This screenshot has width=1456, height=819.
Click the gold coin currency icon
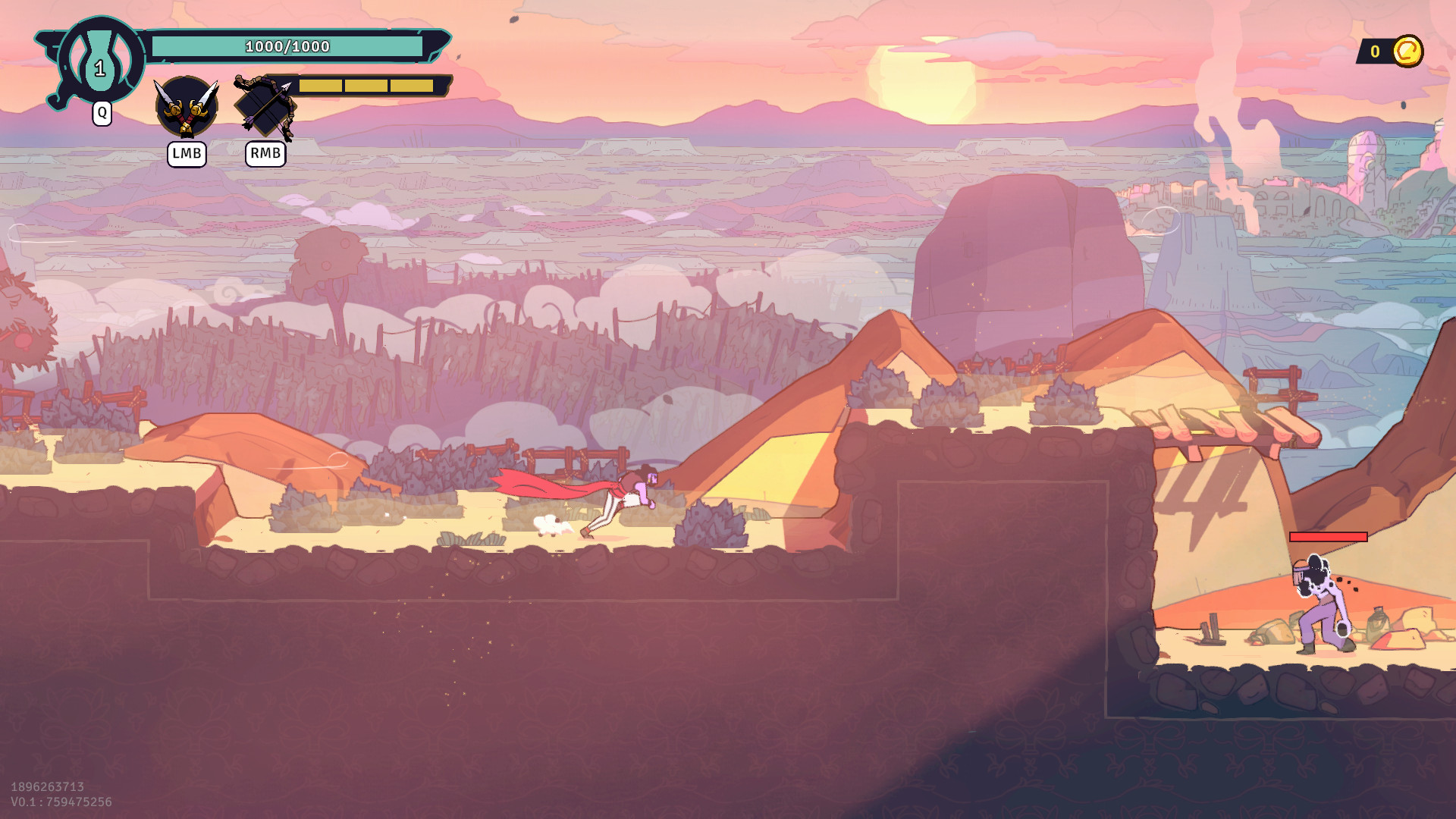1407,52
